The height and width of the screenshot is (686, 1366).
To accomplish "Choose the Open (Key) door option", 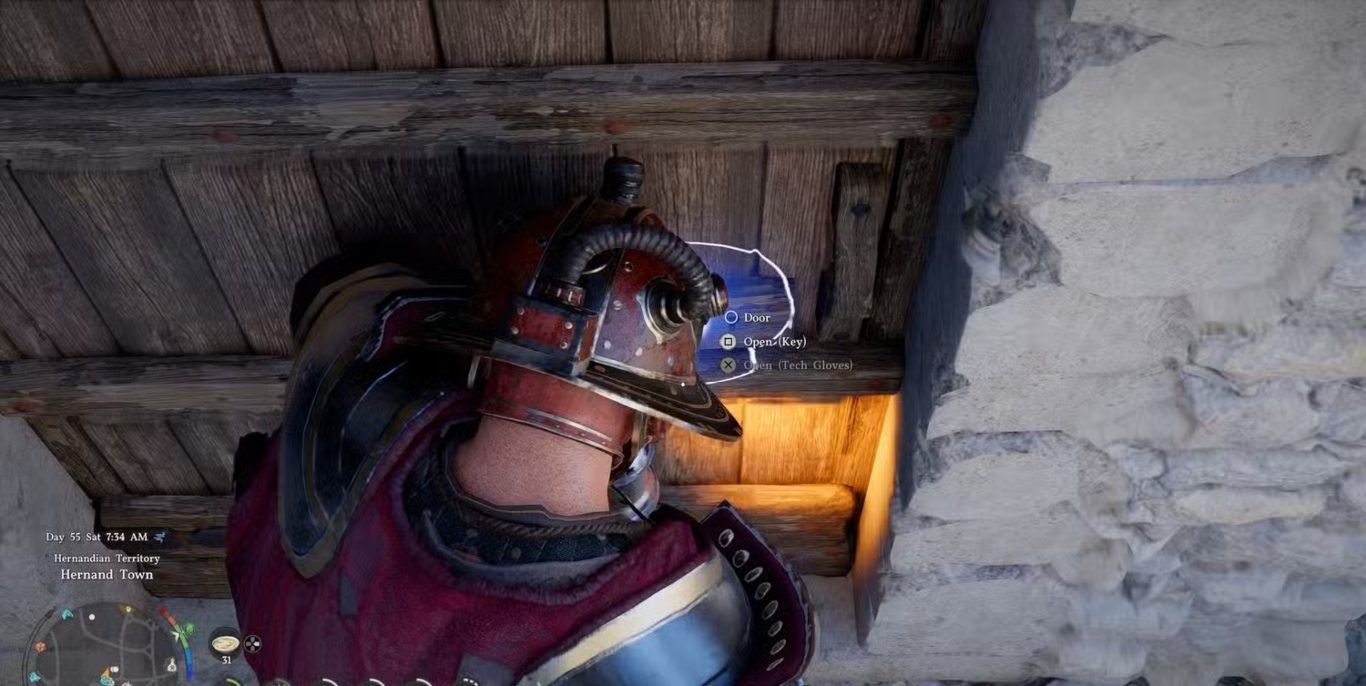I will click(x=773, y=342).
